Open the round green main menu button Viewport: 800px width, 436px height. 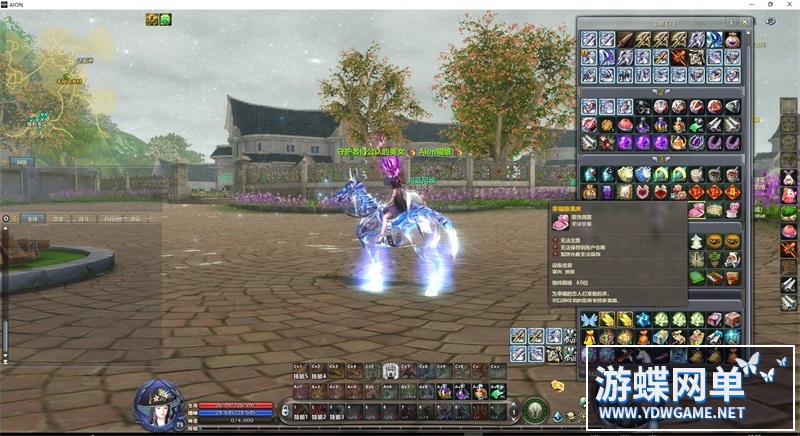(534, 410)
